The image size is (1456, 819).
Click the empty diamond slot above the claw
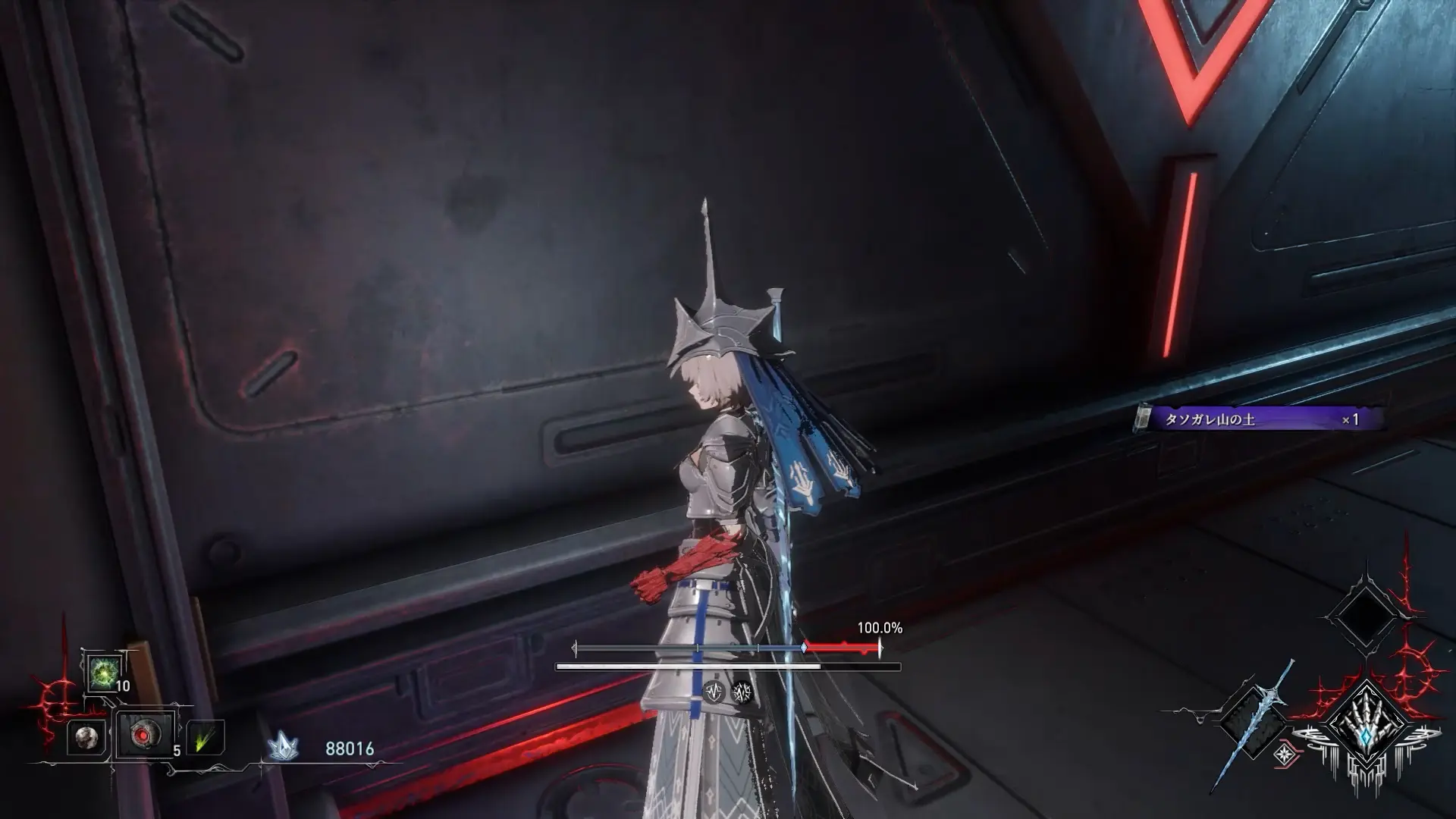click(1363, 618)
